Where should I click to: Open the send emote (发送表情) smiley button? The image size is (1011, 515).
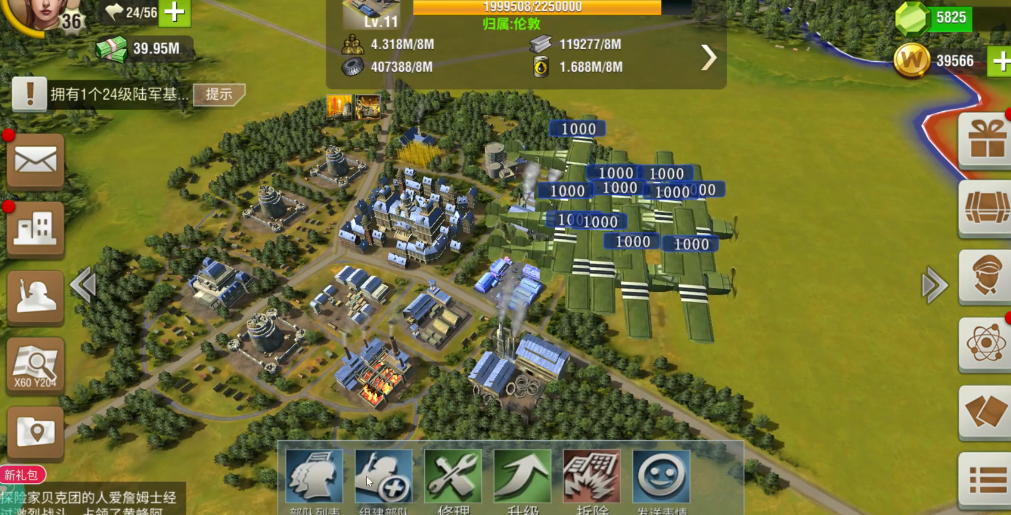click(x=661, y=476)
